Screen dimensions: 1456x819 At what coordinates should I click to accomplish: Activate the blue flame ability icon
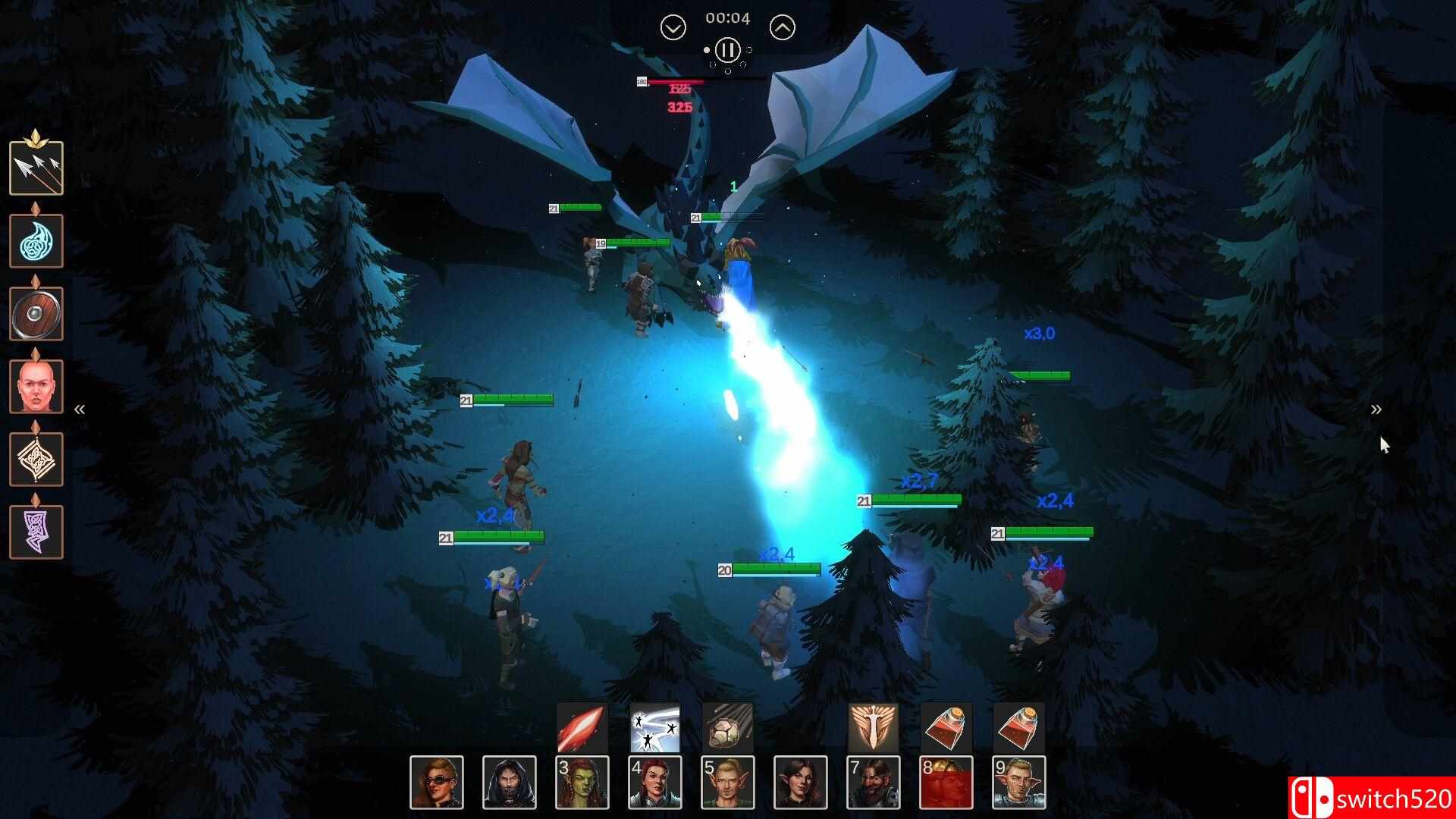pos(36,240)
